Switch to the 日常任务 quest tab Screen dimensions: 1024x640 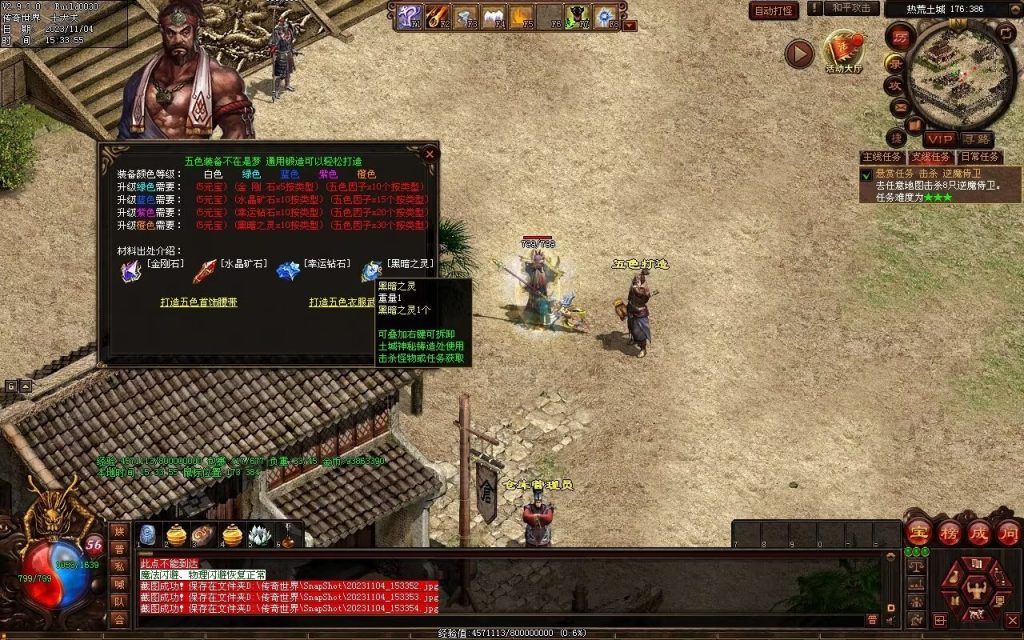pyautogui.click(x=979, y=157)
